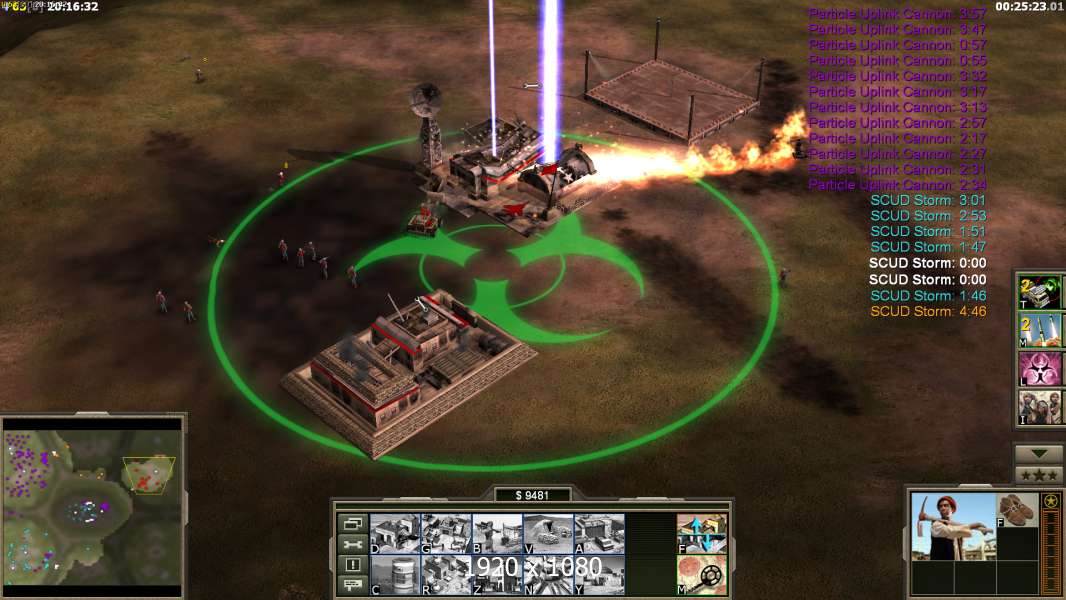
Task: Select the barrel structure icon marked C
Action: (x=395, y=574)
